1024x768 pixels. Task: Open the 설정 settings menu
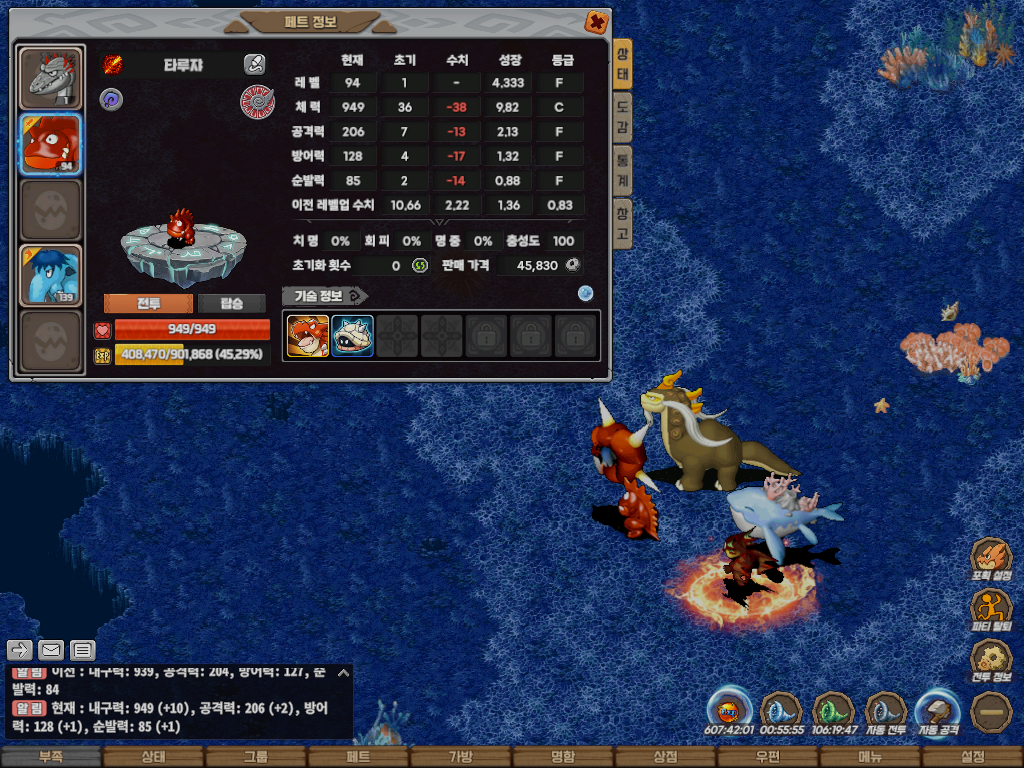pos(972,757)
